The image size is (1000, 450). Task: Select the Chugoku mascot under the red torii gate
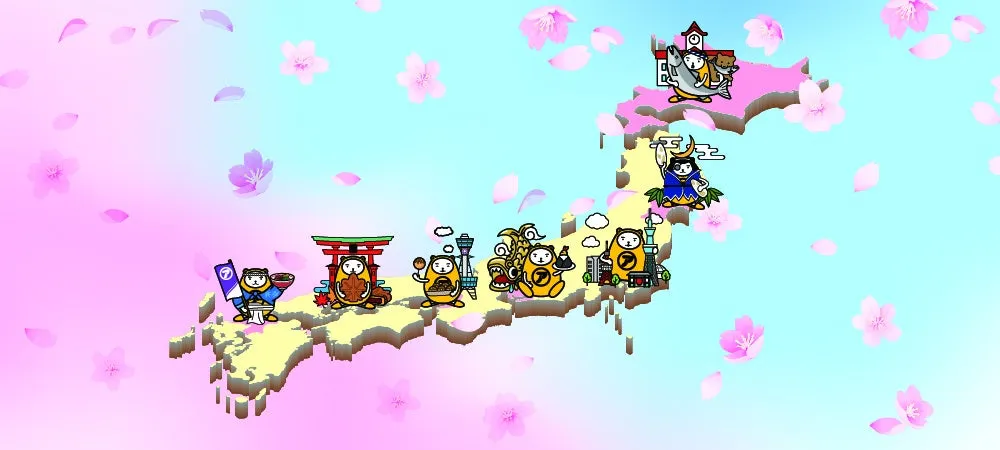click(353, 280)
